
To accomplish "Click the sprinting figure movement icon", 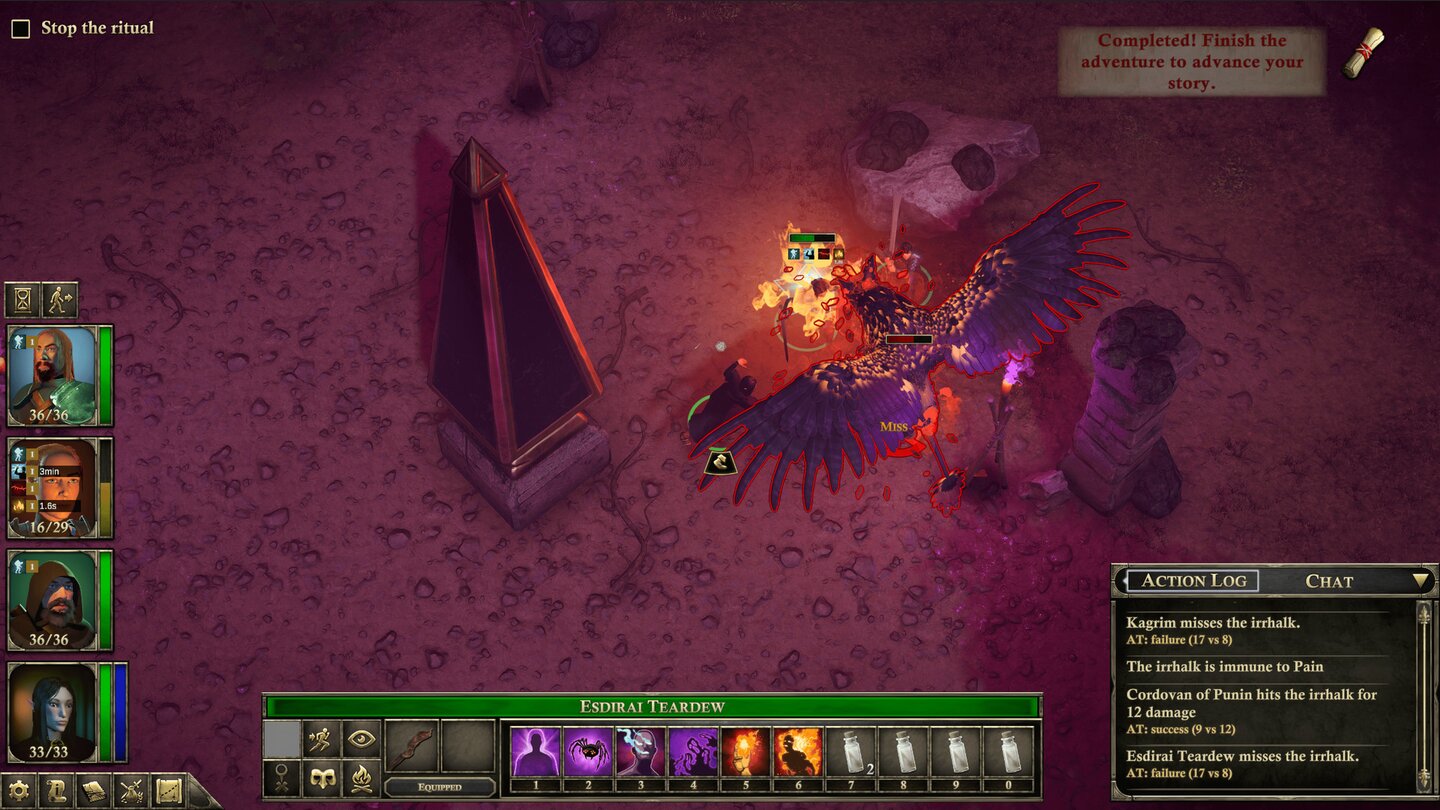I will click(322, 739).
